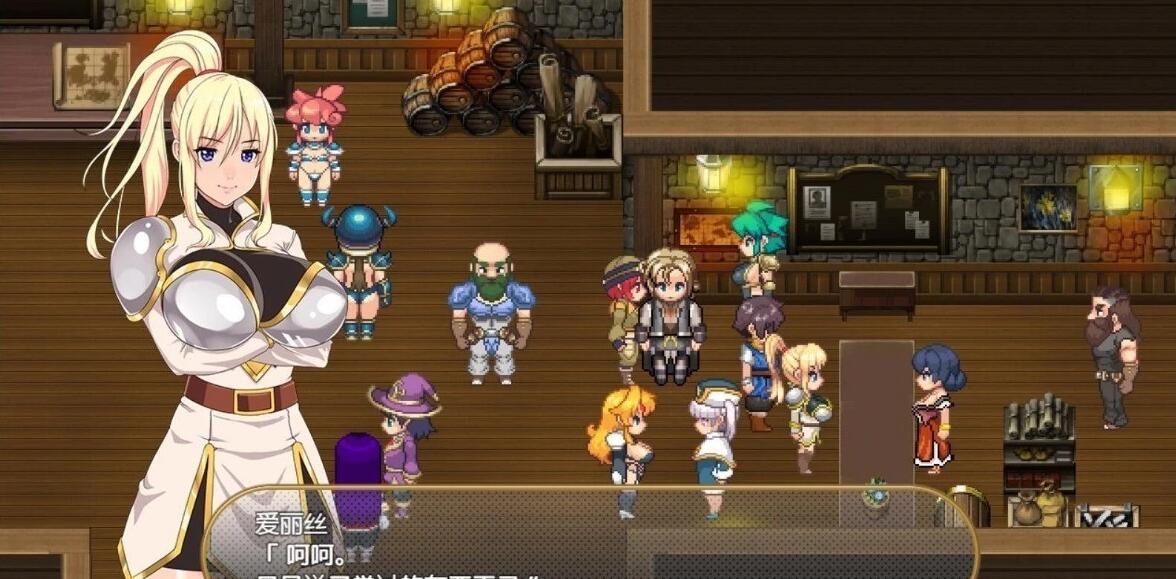Advance the 爱丽丝 dialogue box

point(590,540)
